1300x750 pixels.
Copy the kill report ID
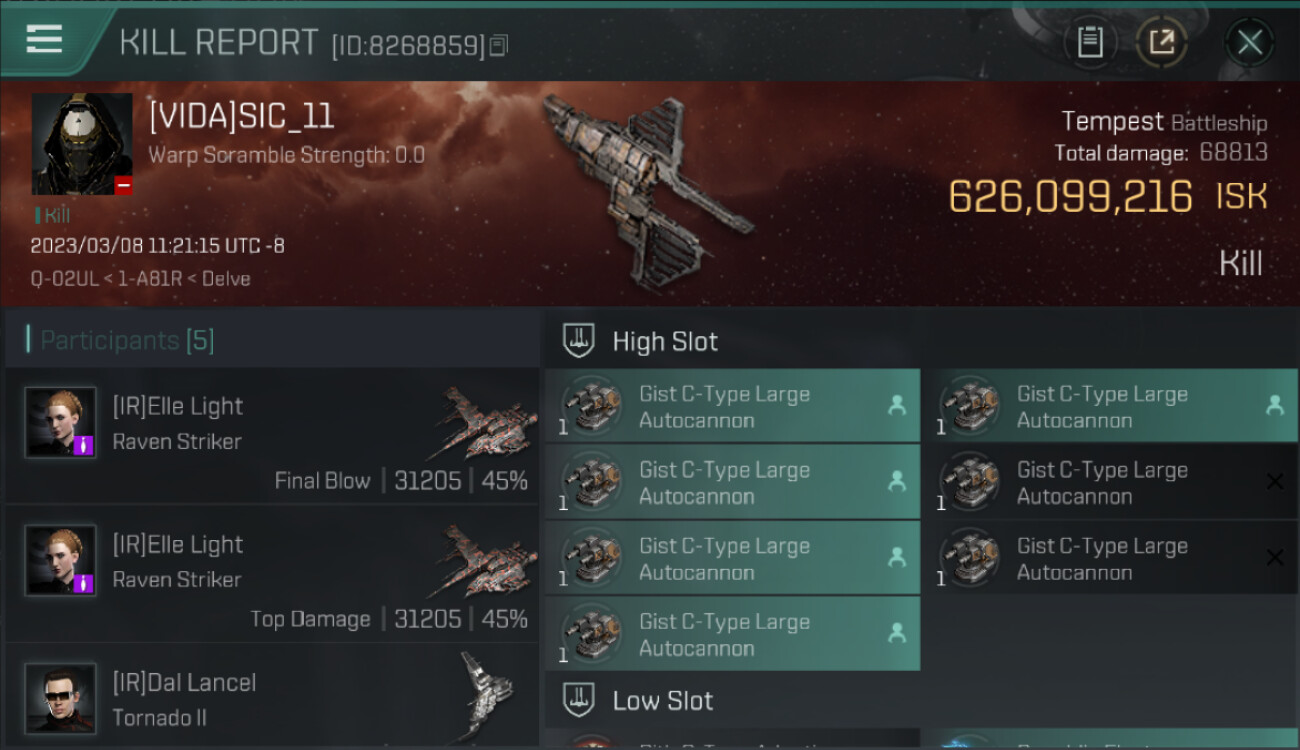click(x=499, y=45)
